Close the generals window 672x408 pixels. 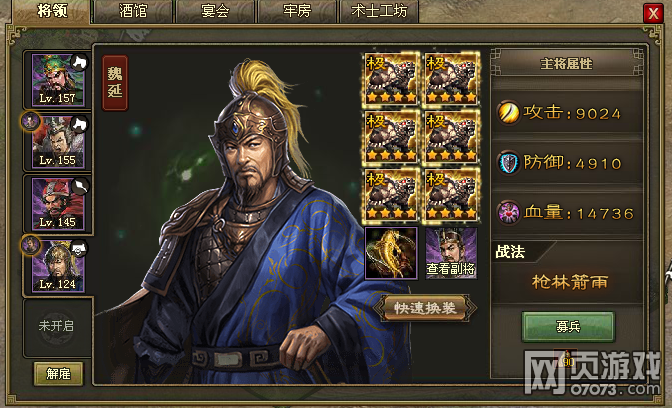point(653,13)
